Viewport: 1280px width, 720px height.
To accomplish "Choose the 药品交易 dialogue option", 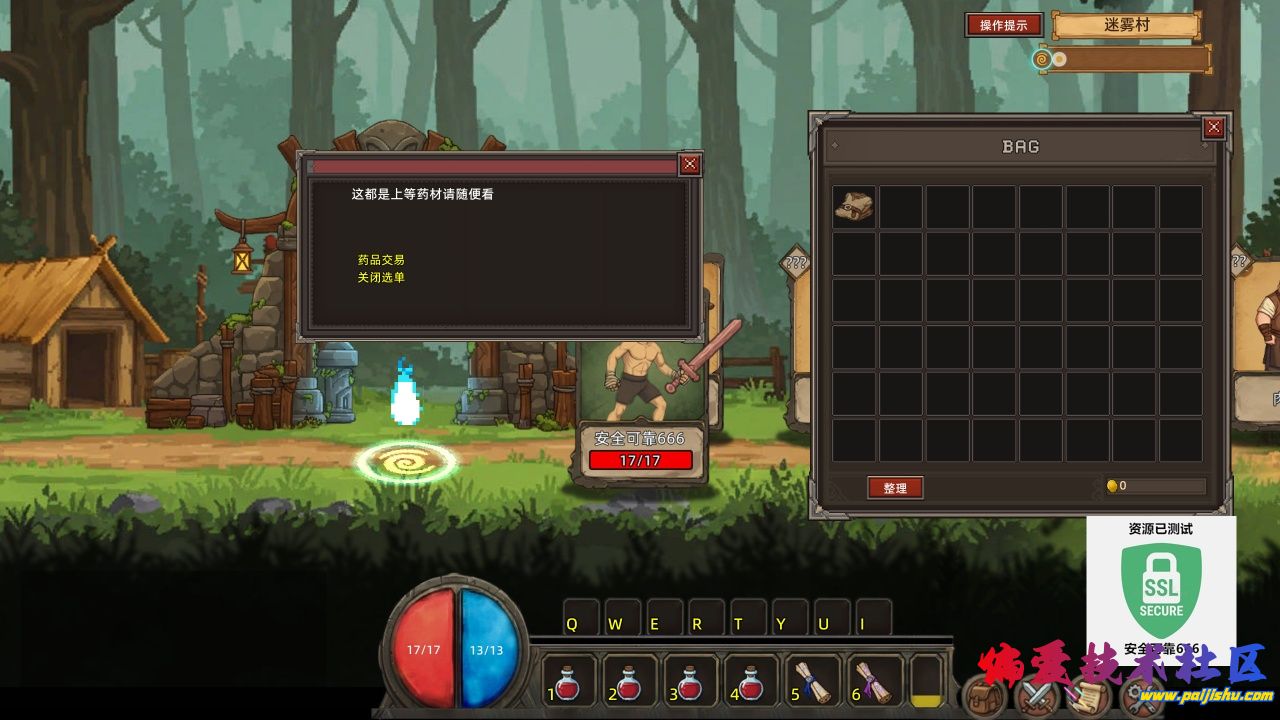I will [x=381, y=260].
